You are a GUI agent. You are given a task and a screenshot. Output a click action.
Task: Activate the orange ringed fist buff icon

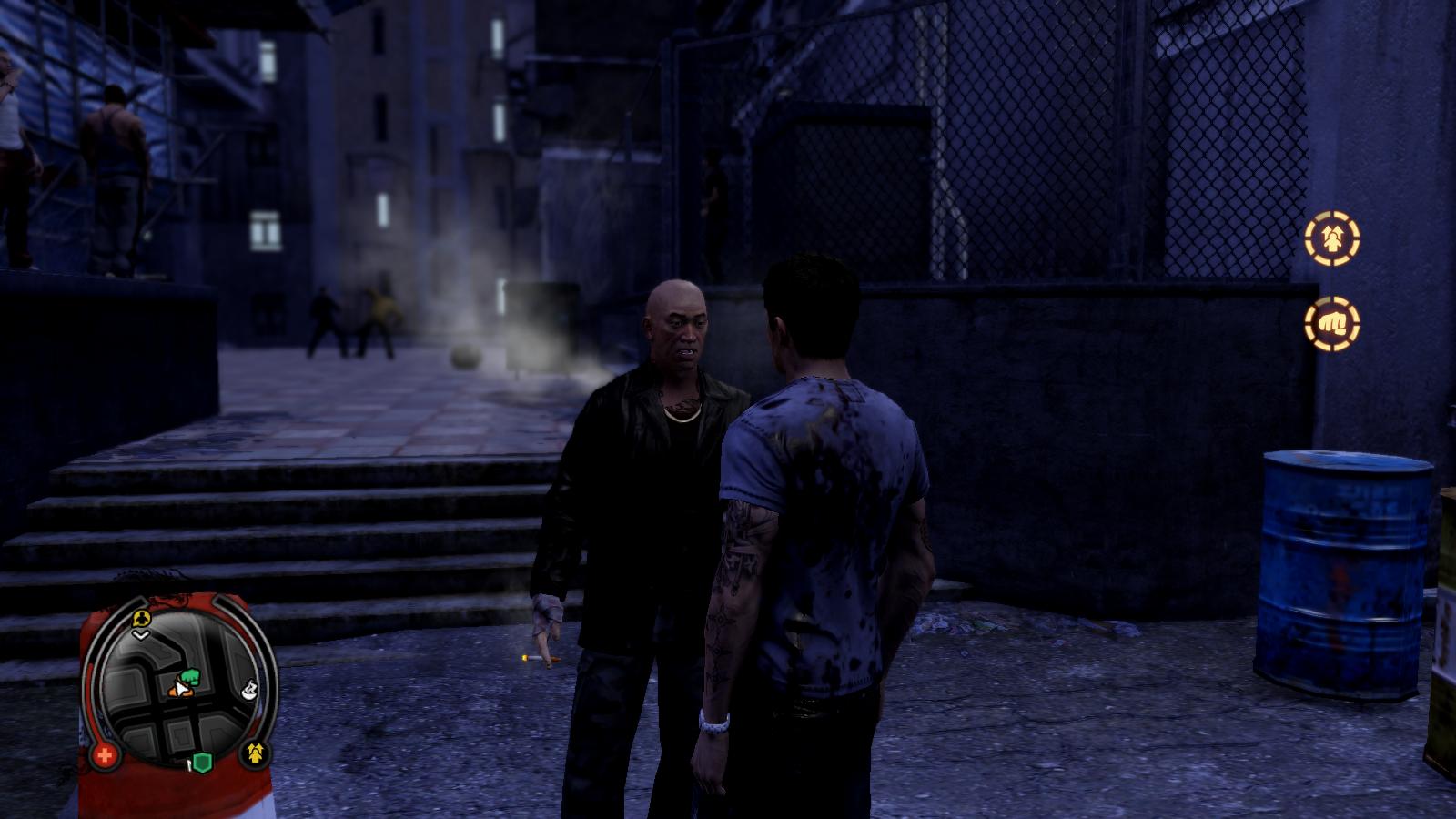(1332, 323)
